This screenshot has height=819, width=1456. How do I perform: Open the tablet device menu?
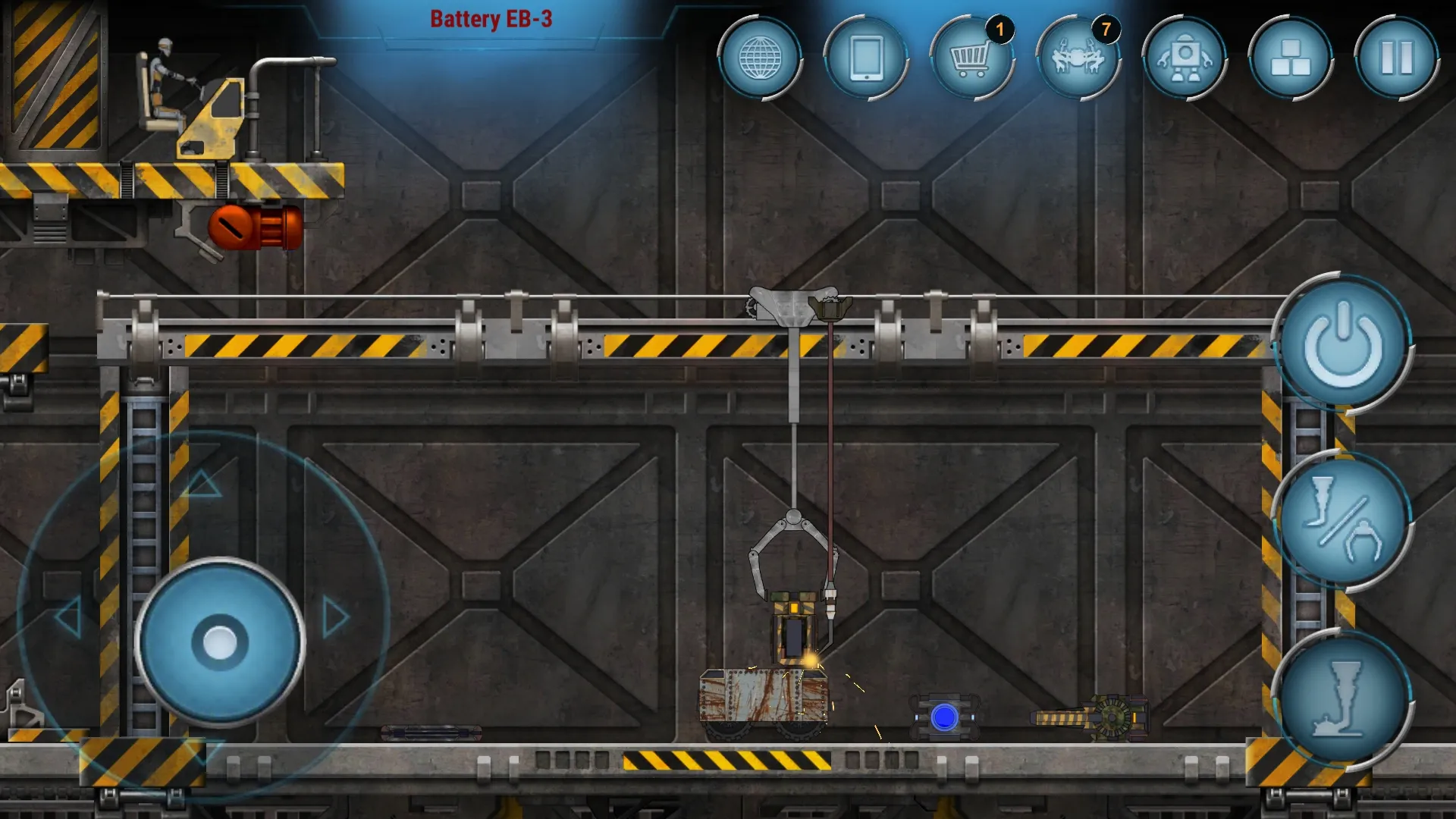(x=866, y=58)
